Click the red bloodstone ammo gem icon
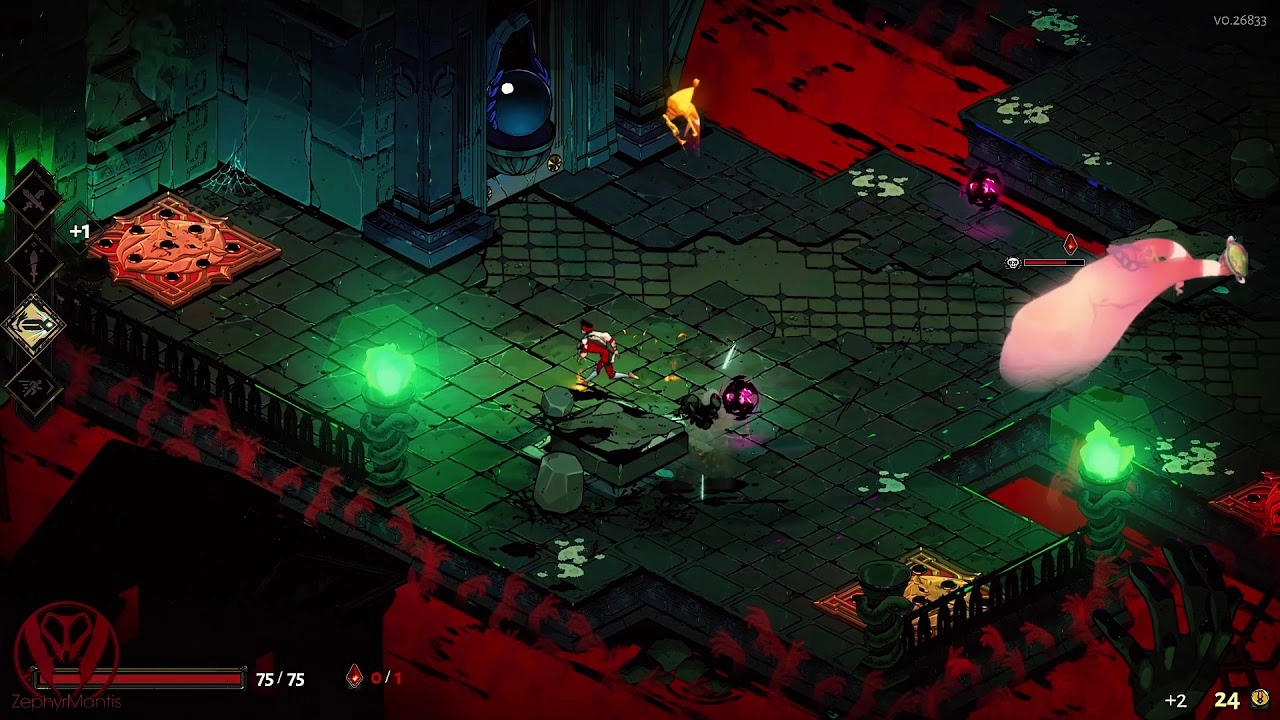Viewport: 1280px width, 720px height. point(354,678)
